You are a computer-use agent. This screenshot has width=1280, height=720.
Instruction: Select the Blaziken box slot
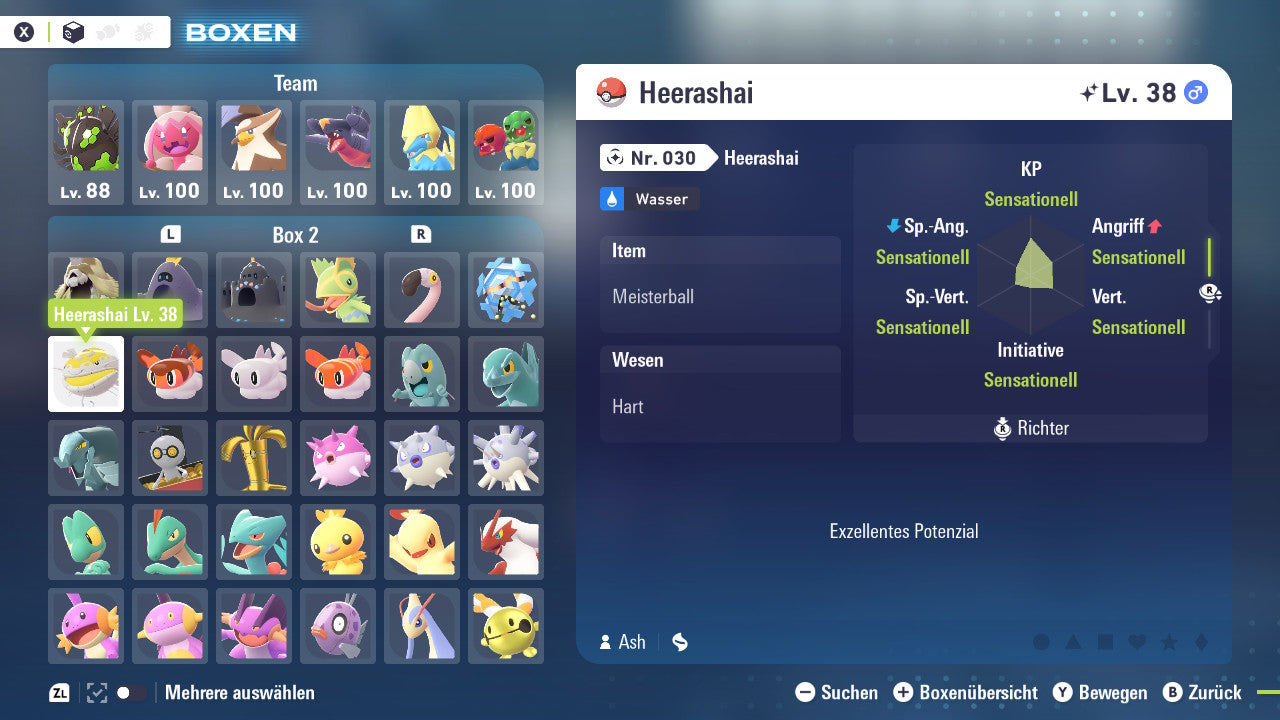(x=506, y=542)
